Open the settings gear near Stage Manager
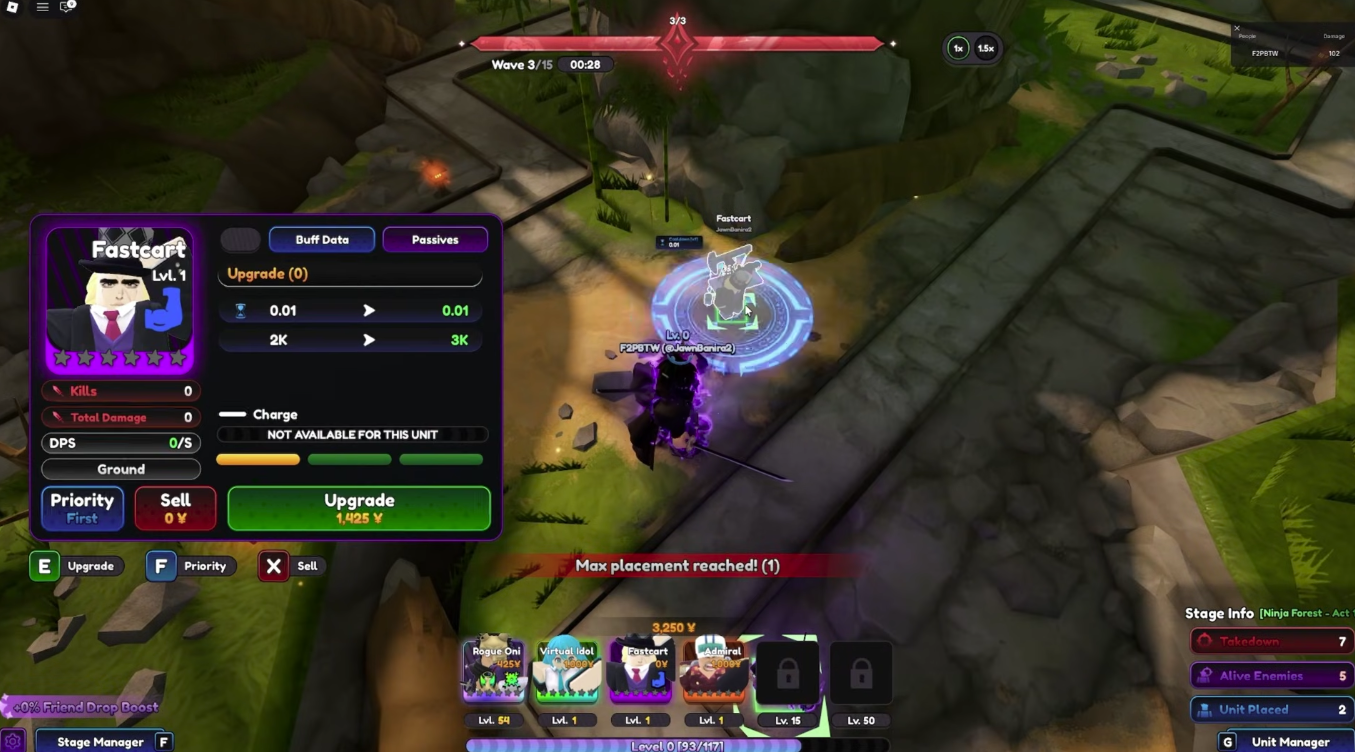The image size is (1355, 752). coord(14,741)
